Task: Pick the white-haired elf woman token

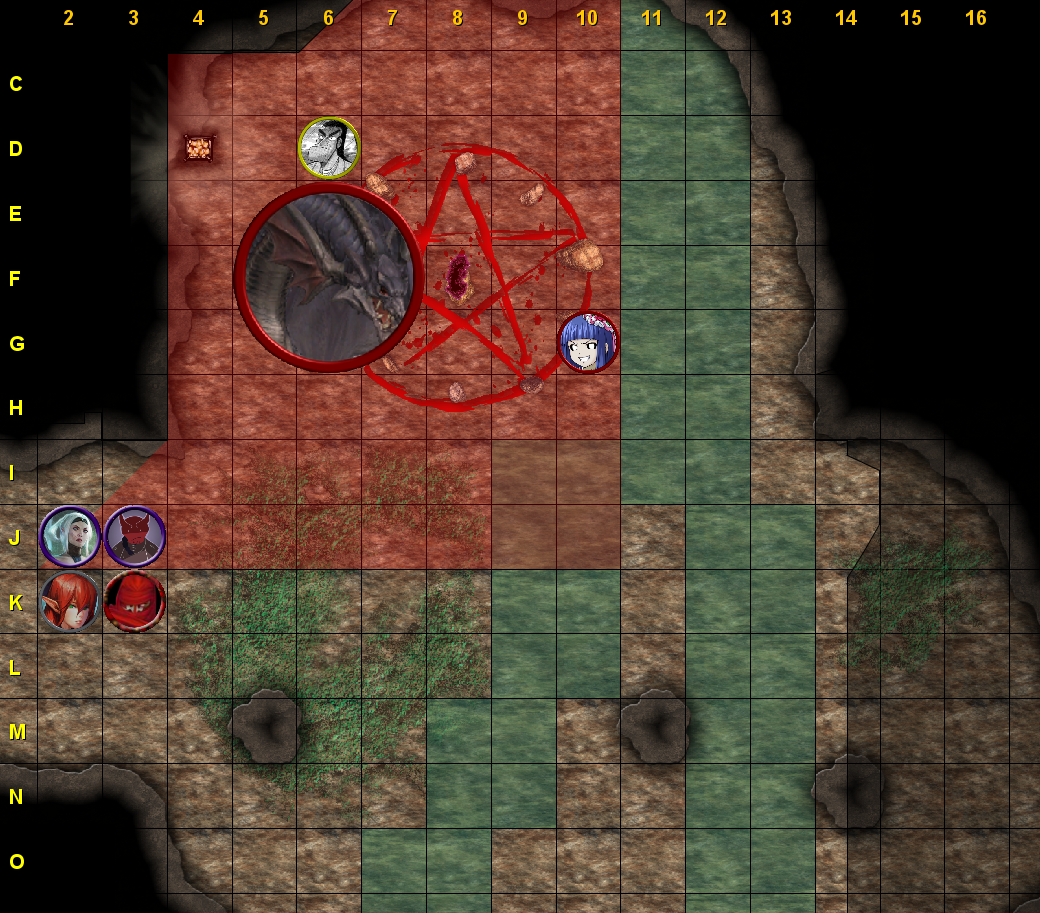Action: point(70,536)
